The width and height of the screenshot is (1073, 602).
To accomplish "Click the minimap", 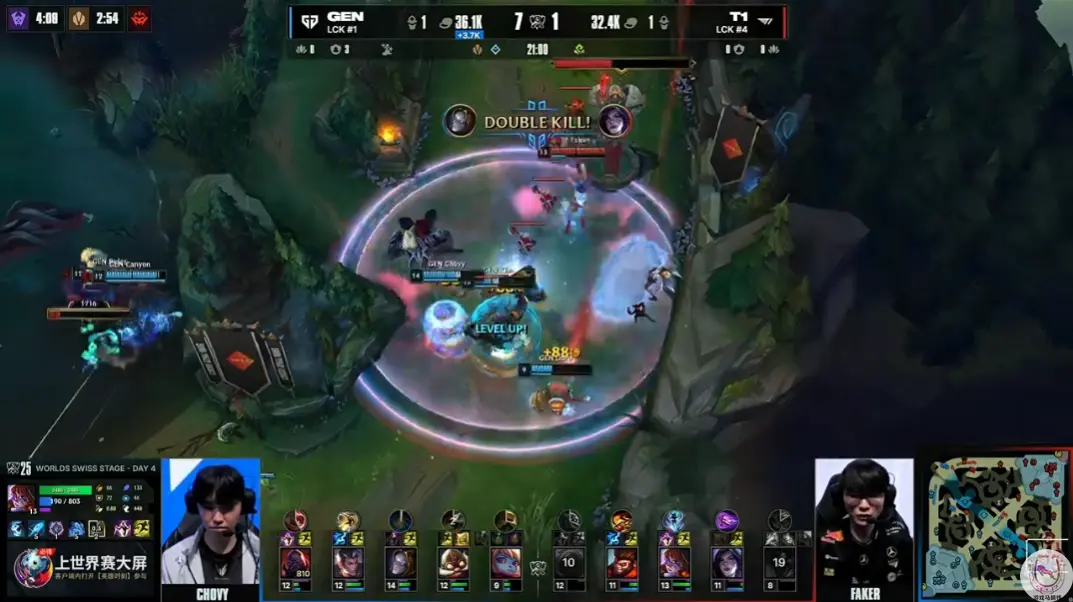I will [994, 523].
